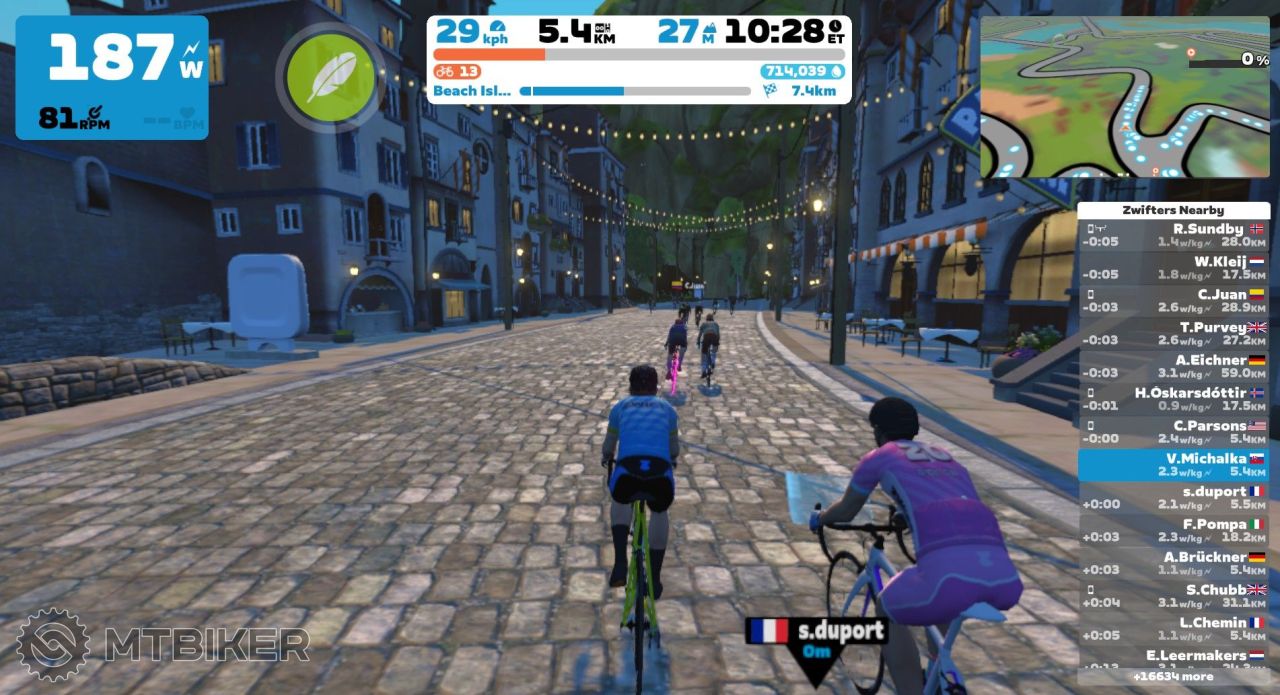This screenshot has height=695, width=1280.
Task: Select H.Óskarsdóttir rider row
Action: [x=1173, y=399]
